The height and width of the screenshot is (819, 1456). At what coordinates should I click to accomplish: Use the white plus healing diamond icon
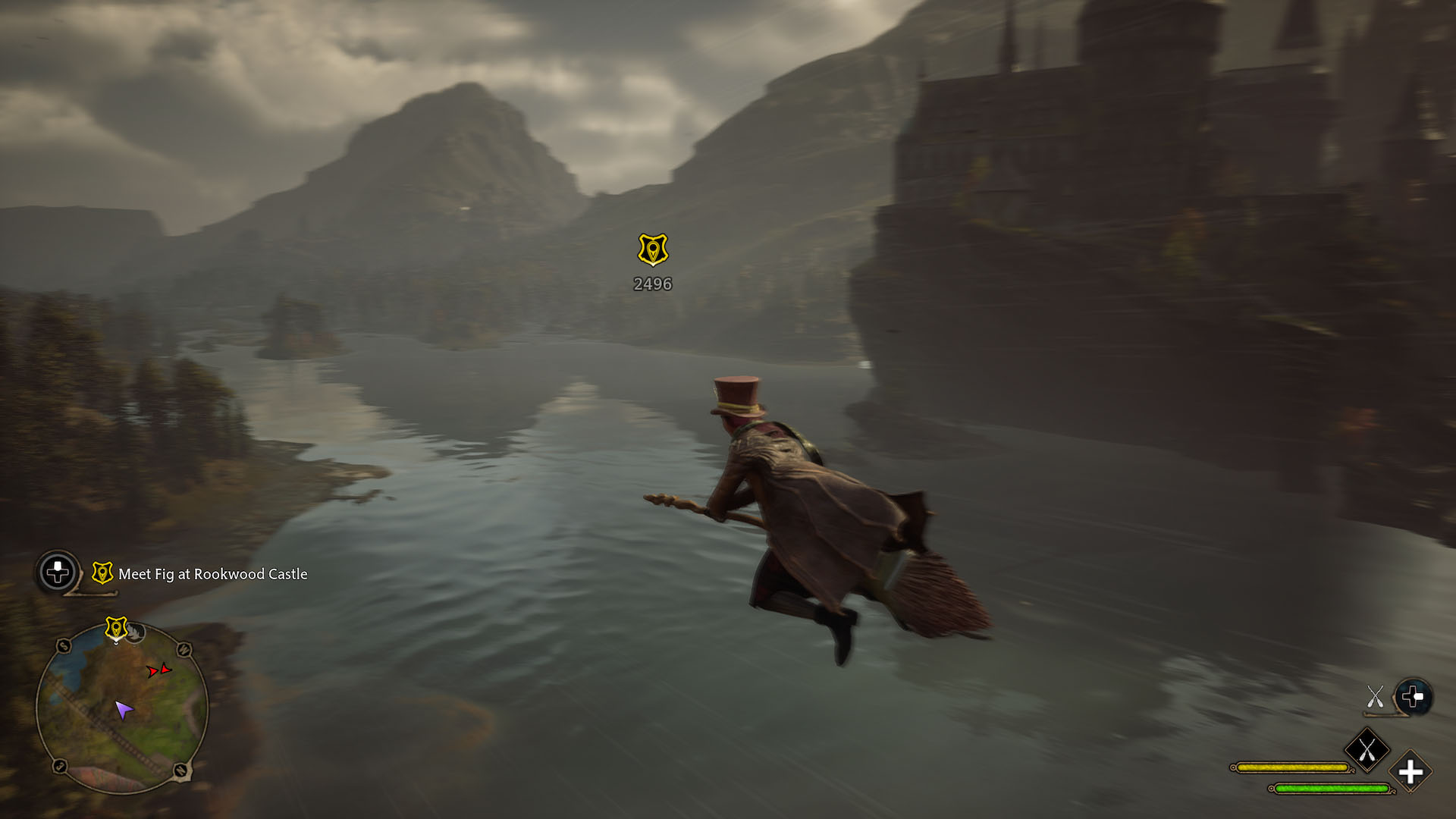(1410, 773)
